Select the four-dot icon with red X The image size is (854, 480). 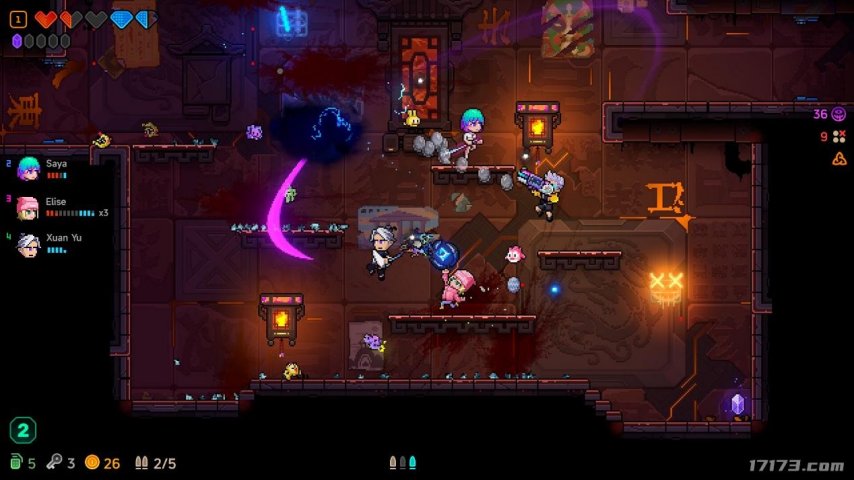[839, 137]
